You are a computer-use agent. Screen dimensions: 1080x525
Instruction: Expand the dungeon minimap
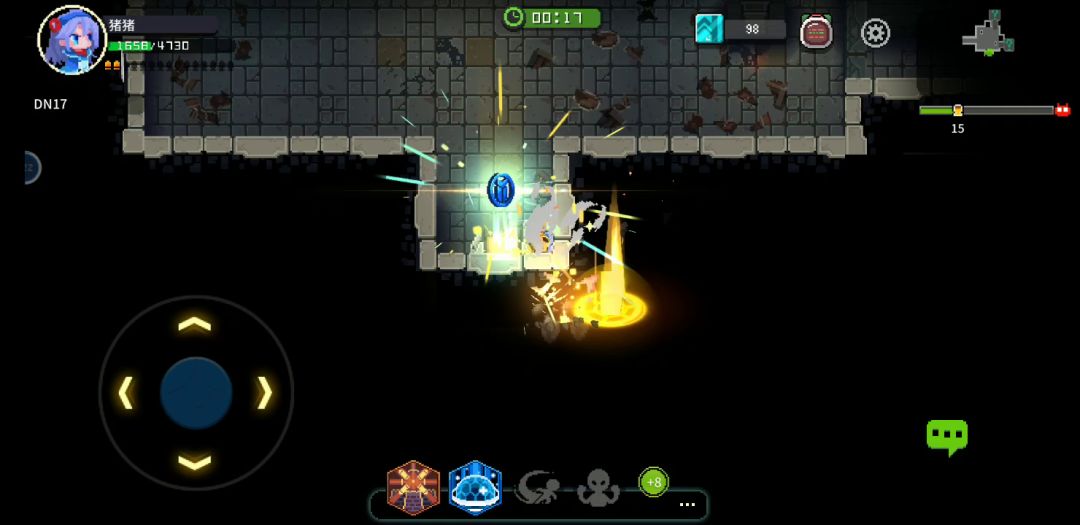[988, 34]
